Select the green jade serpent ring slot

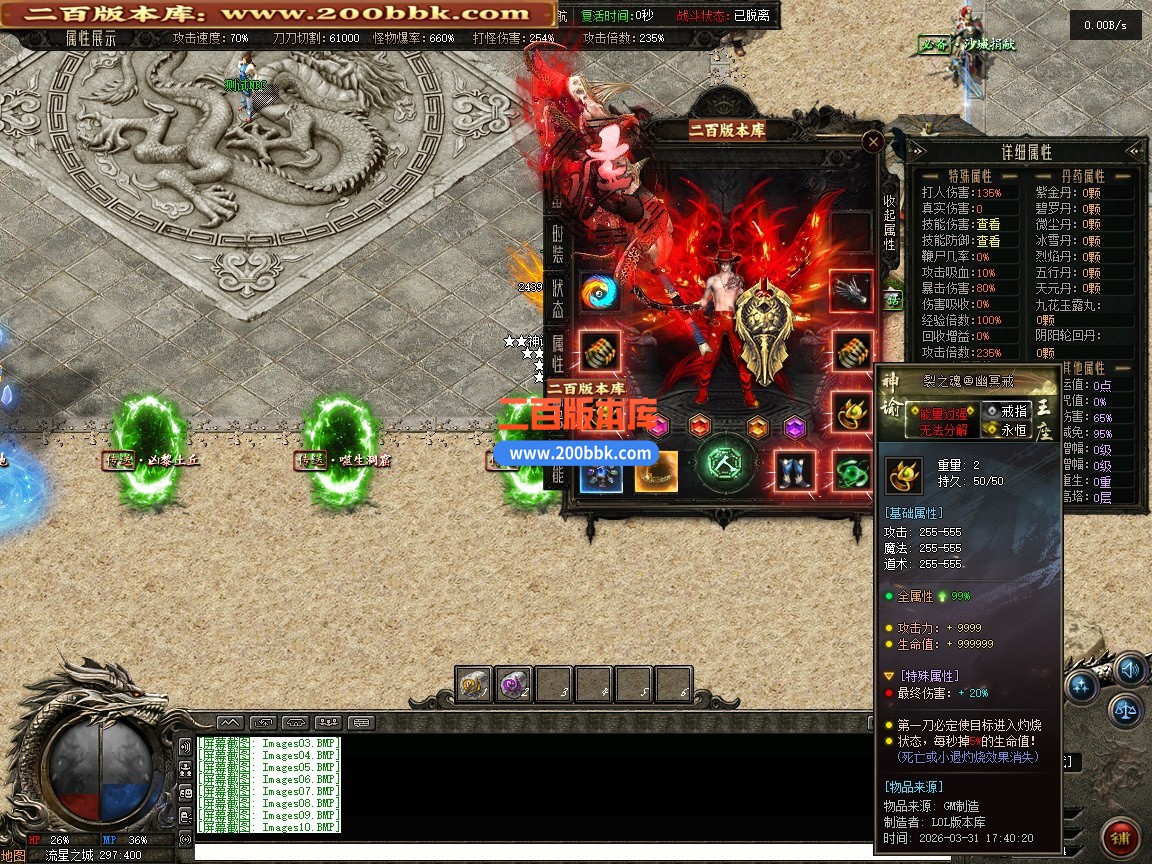coord(851,471)
